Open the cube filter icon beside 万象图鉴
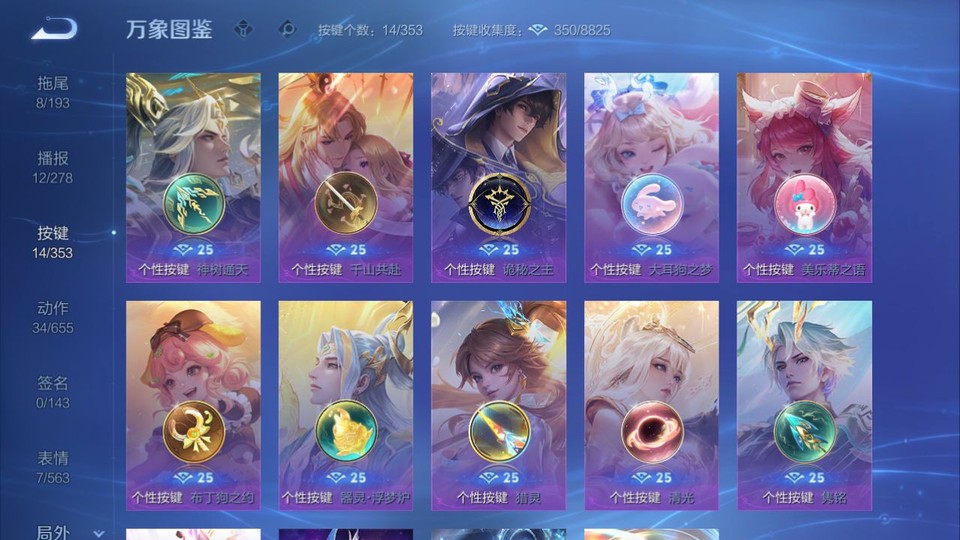960x540 pixels. pos(243,29)
